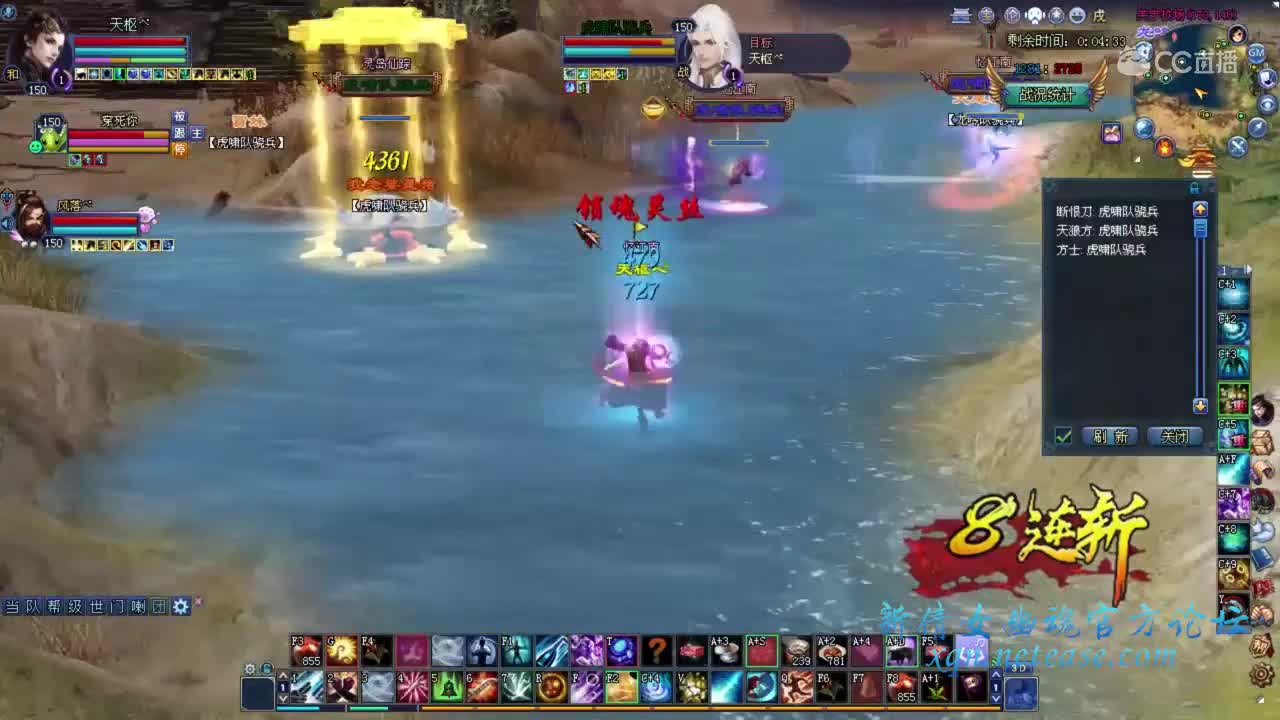
Task: Click the C+1 combo skill icon
Action: click(1233, 292)
